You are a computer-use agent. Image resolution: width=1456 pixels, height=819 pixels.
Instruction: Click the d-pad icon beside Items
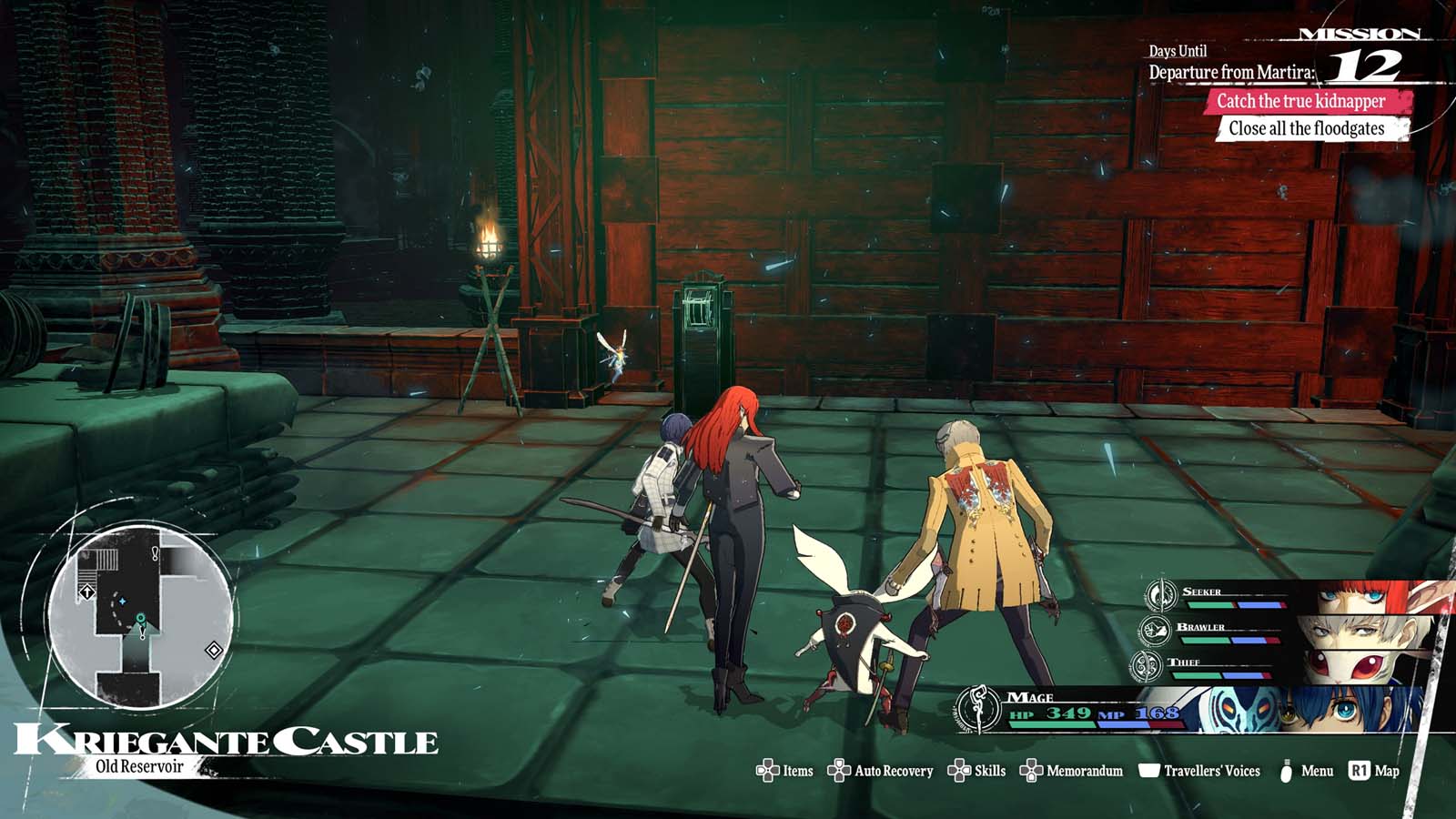769,769
